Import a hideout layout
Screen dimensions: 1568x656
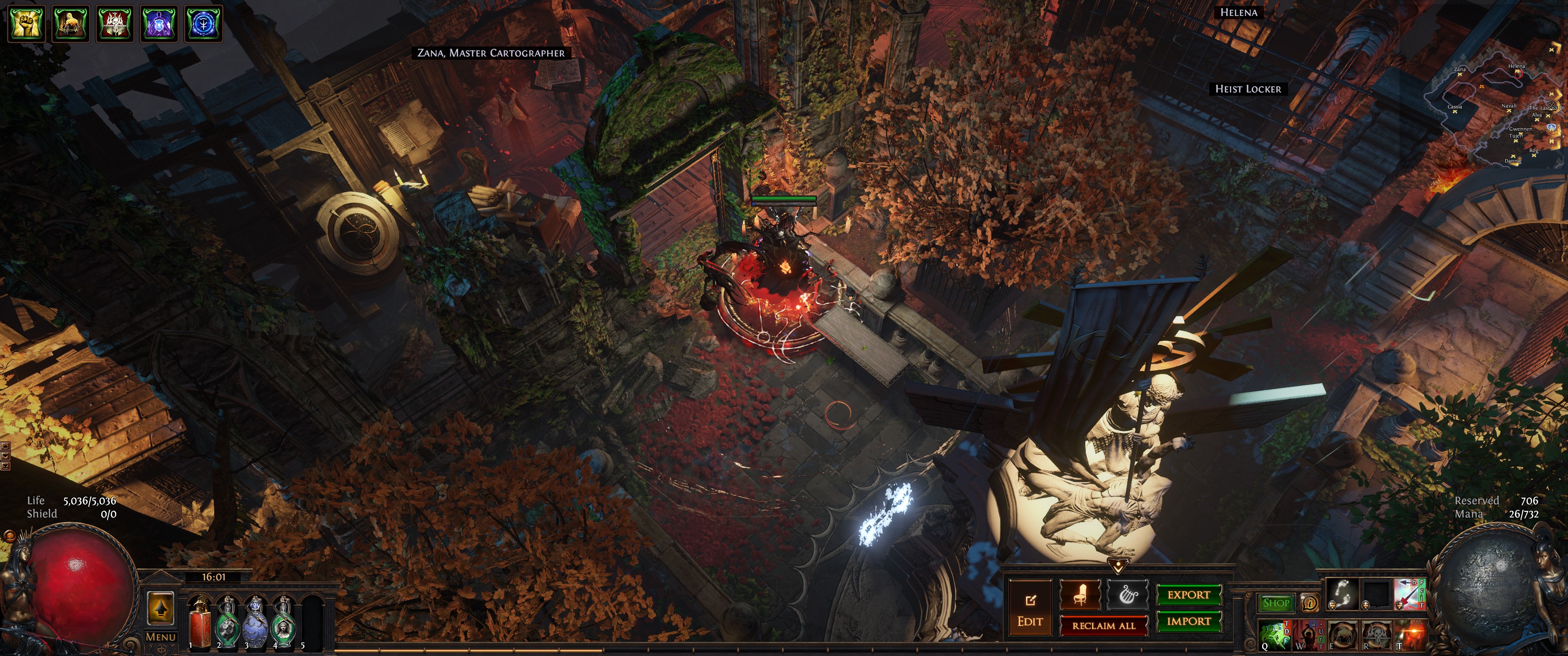1188,621
